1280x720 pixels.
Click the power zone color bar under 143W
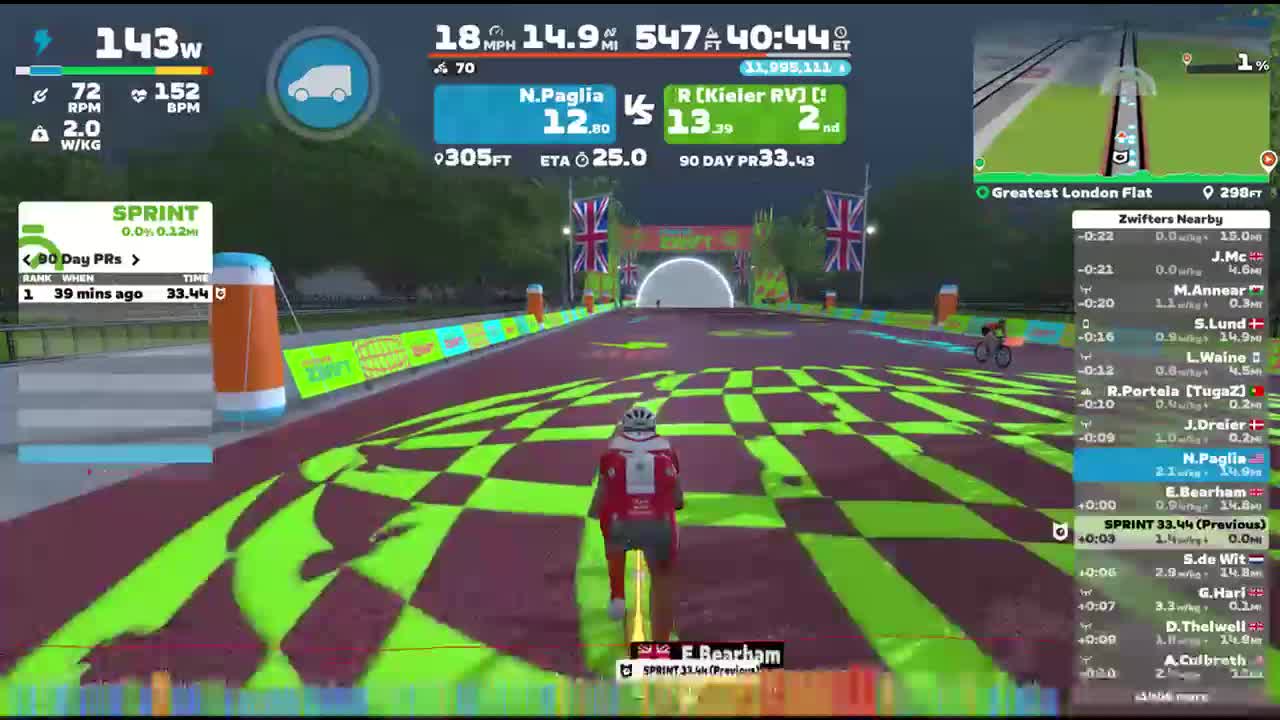pyautogui.click(x=113, y=70)
